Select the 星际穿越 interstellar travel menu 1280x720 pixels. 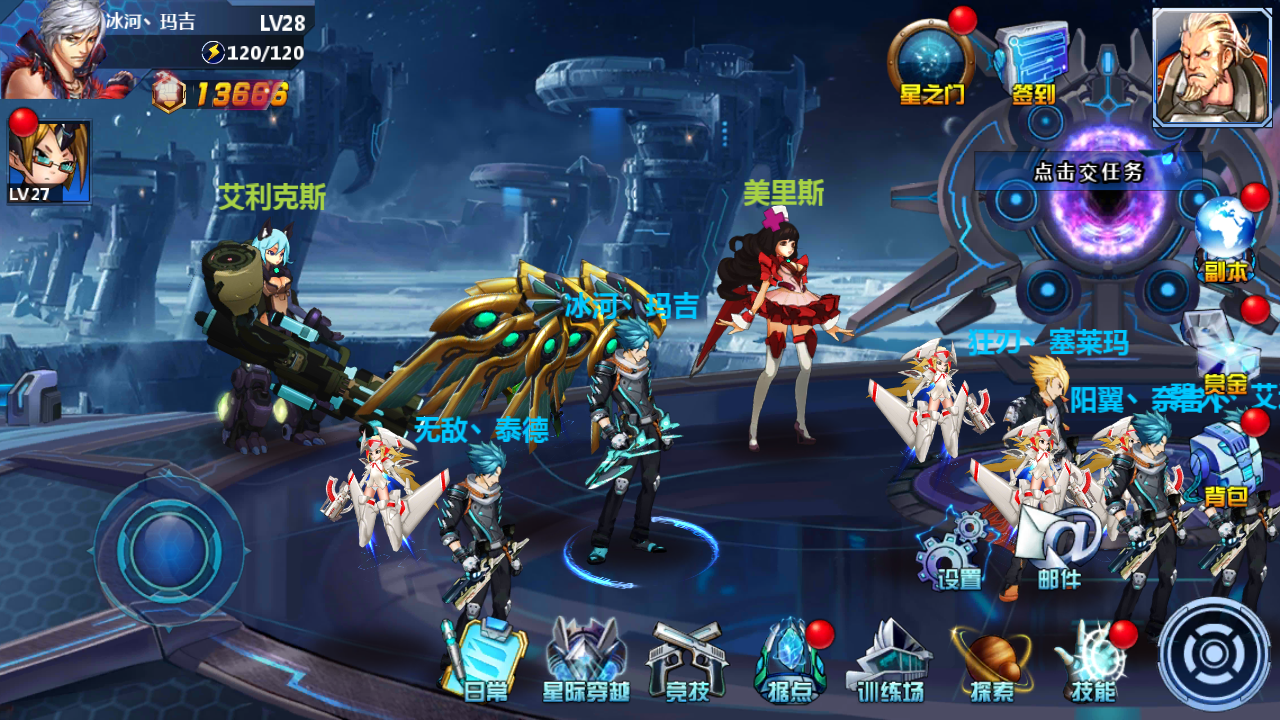click(x=586, y=659)
